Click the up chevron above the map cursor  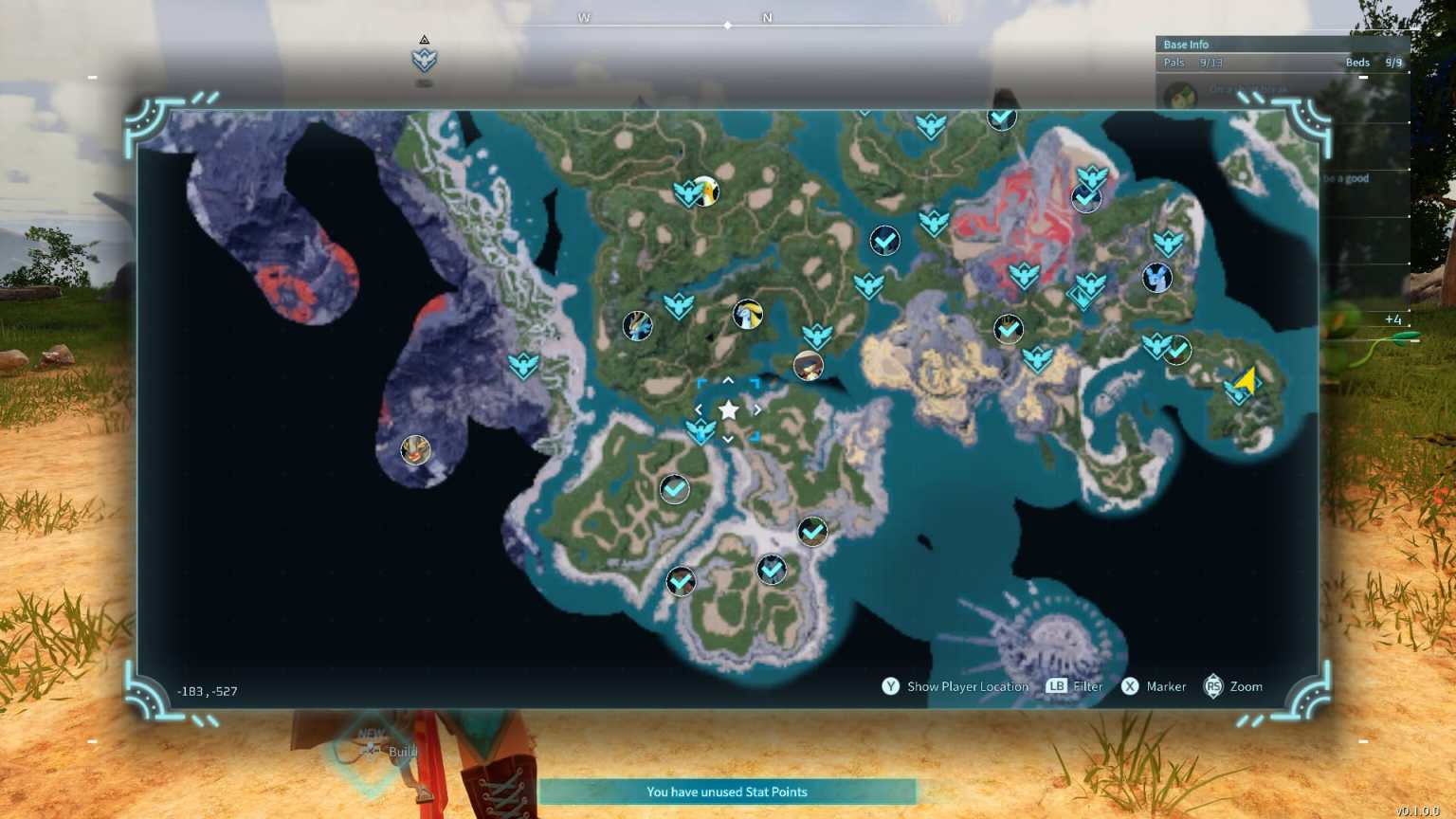coord(728,380)
